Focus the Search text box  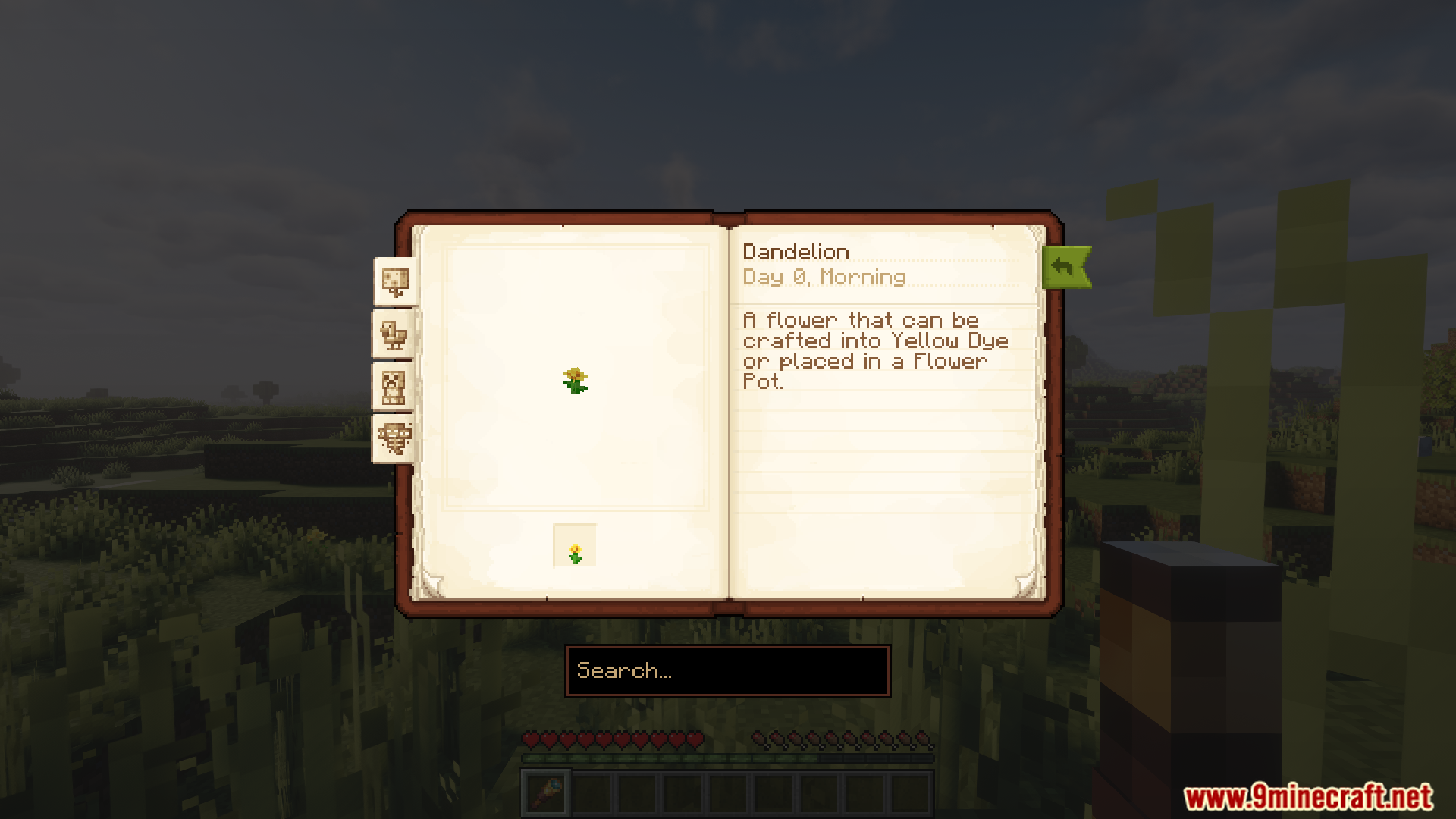coord(727,671)
